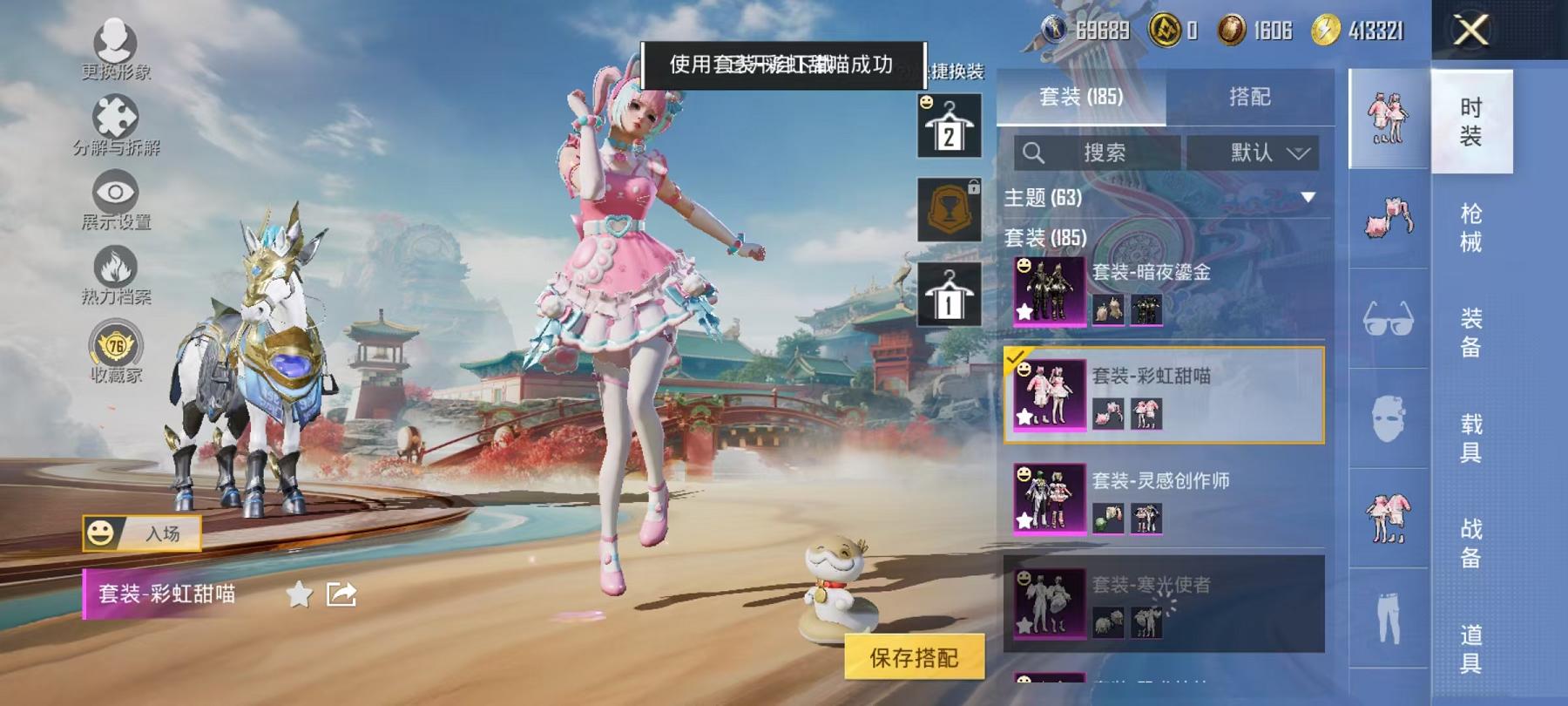The height and width of the screenshot is (706, 1568).
Task: Toggle the favorite star for 套装-彩虹甜喵
Action: click(297, 594)
